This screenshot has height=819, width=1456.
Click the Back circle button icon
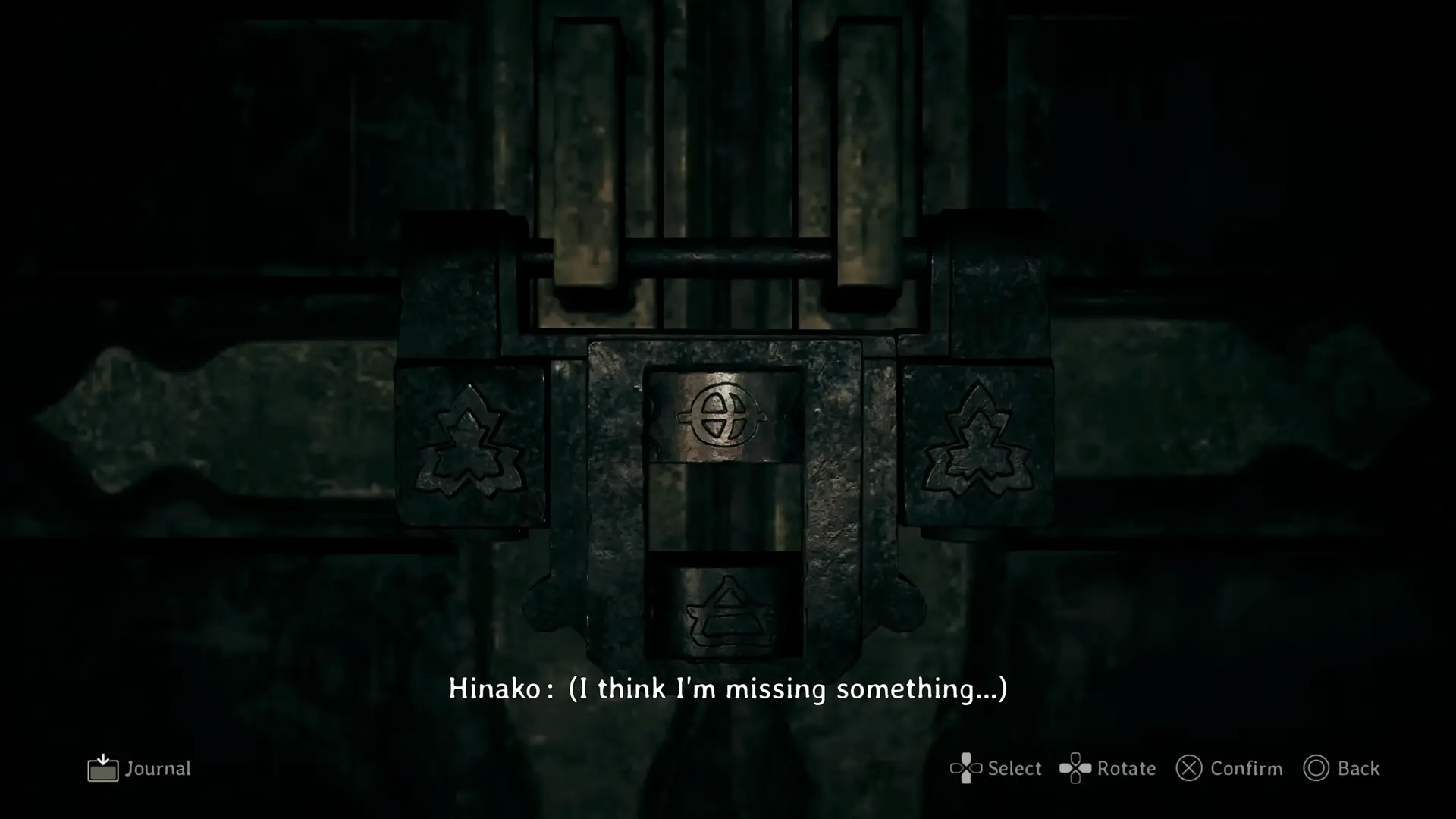1317,768
